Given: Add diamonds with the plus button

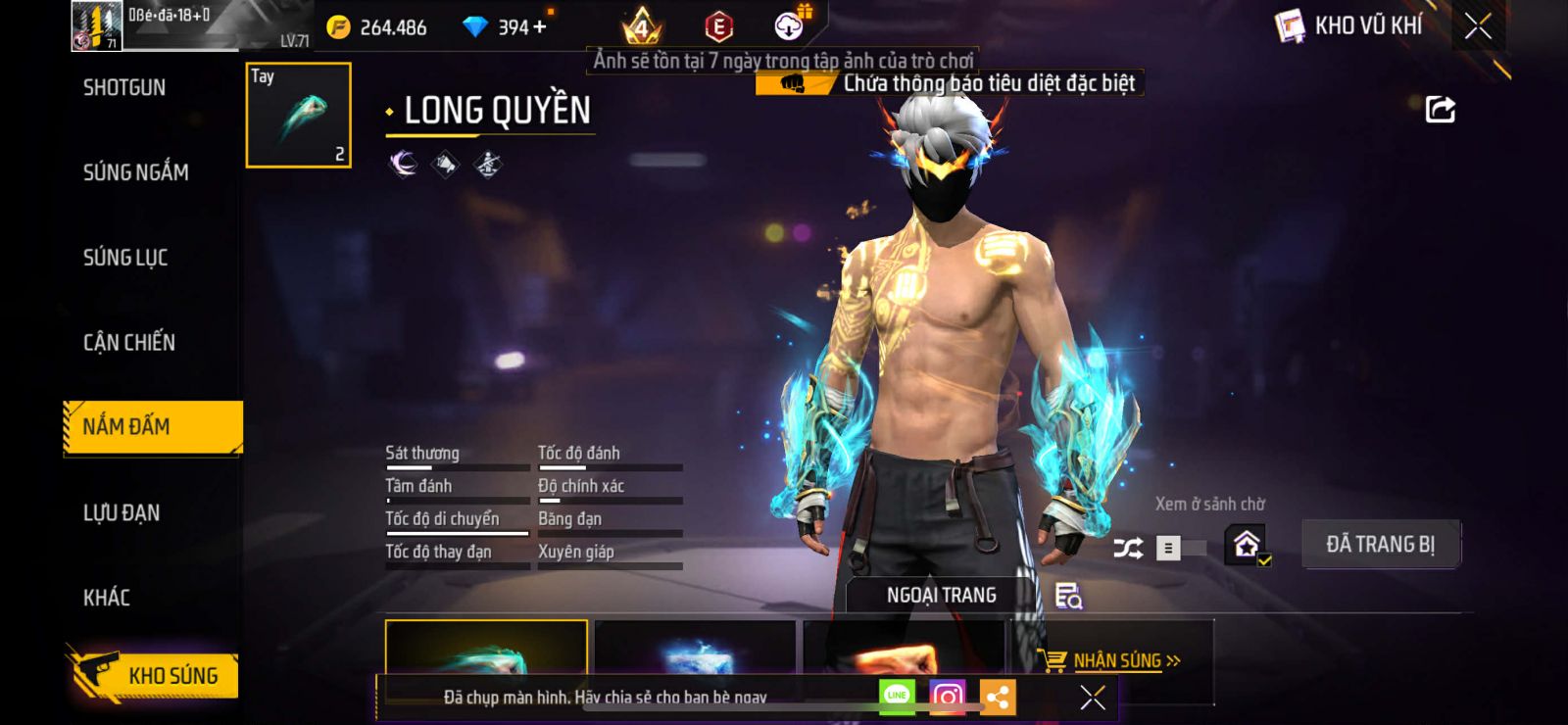Looking at the screenshot, I should (540, 26).
